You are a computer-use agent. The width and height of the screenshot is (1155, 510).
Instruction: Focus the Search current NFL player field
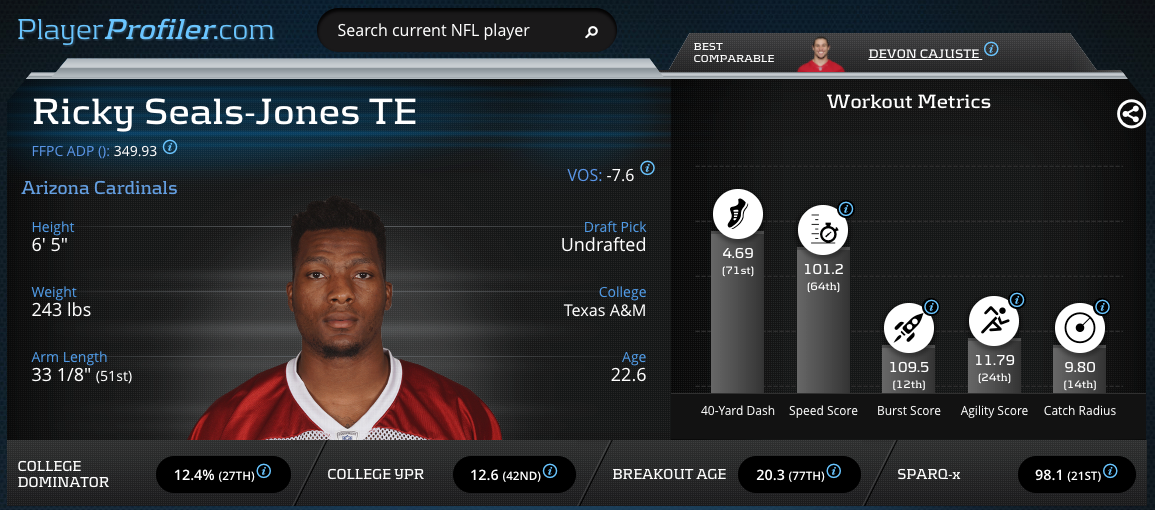click(x=450, y=31)
